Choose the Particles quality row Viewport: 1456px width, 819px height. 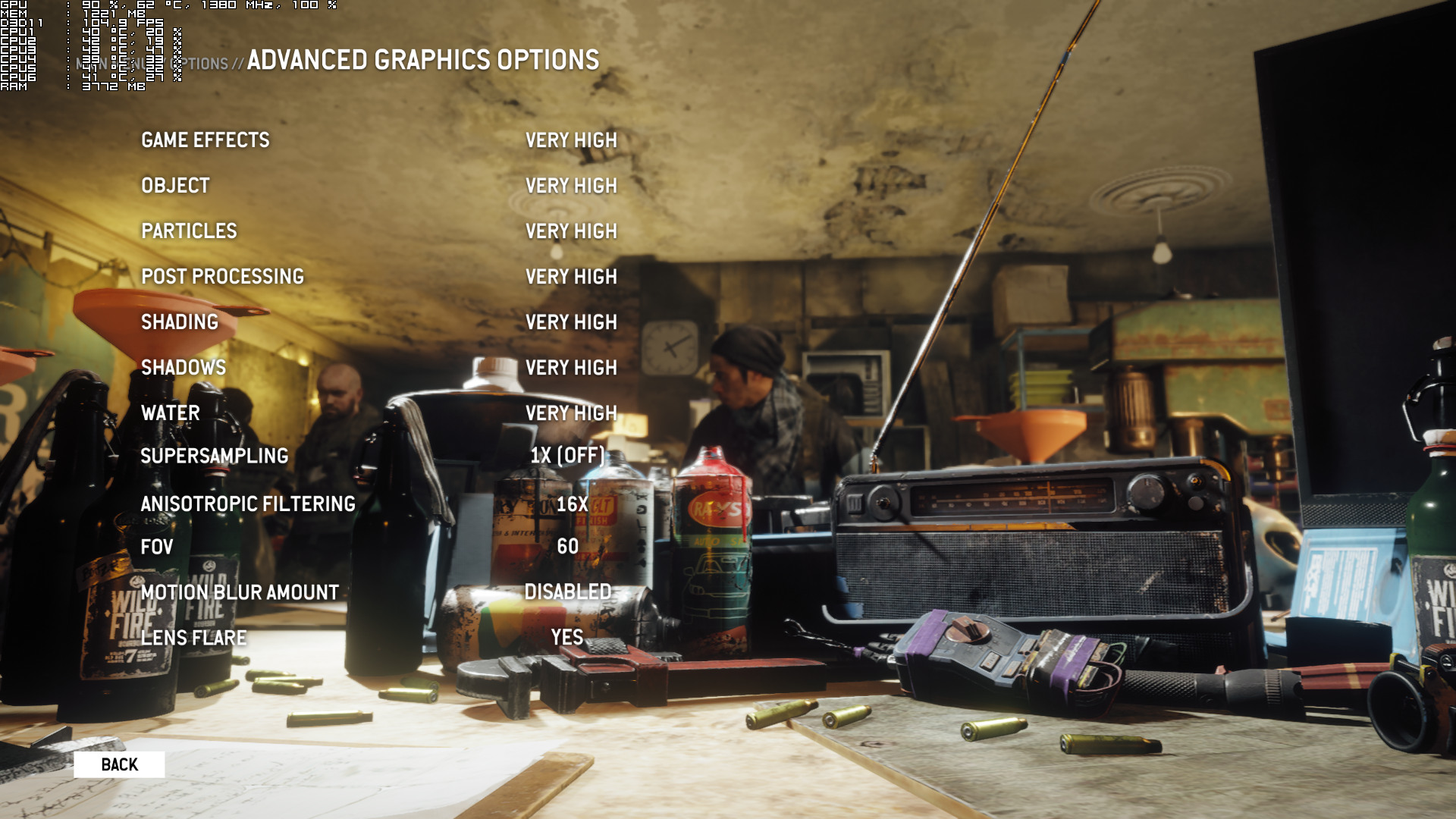coord(189,231)
